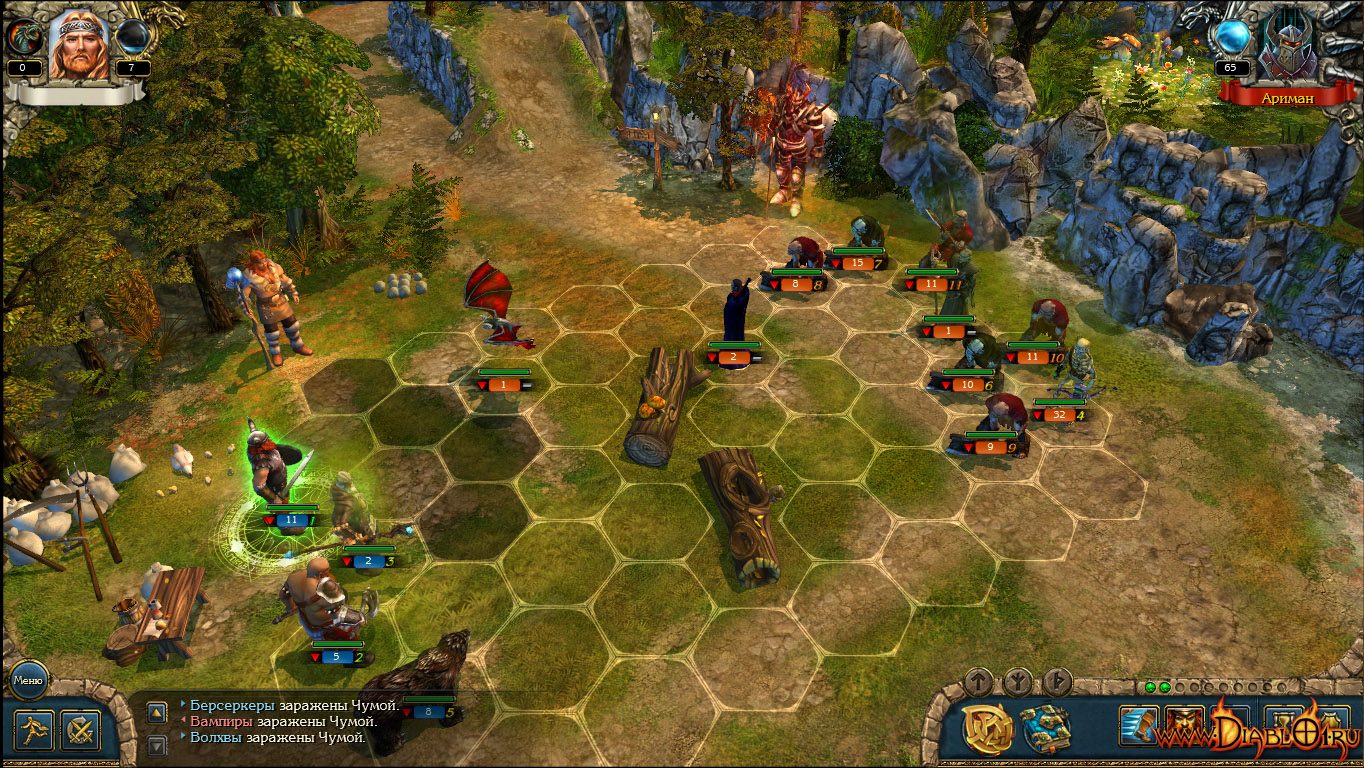Click the red-bearded hero portrait
The height and width of the screenshot is (768, 1364).
[x=78, y=45]
